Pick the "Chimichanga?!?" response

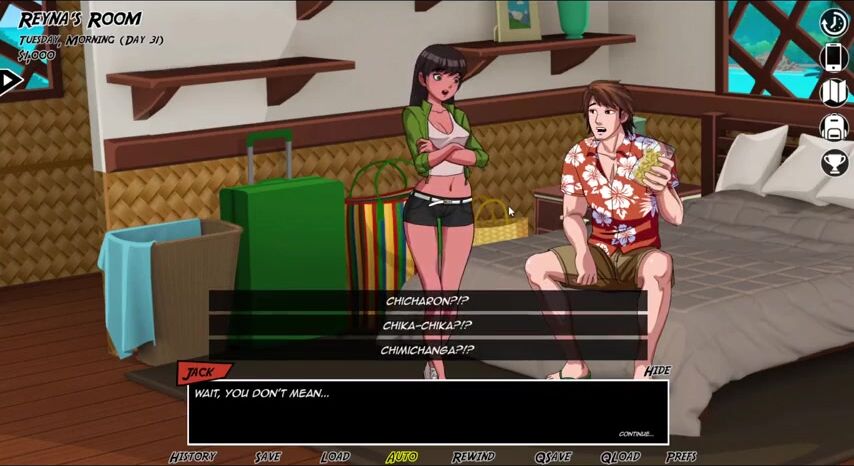click(x=427, y=350)
